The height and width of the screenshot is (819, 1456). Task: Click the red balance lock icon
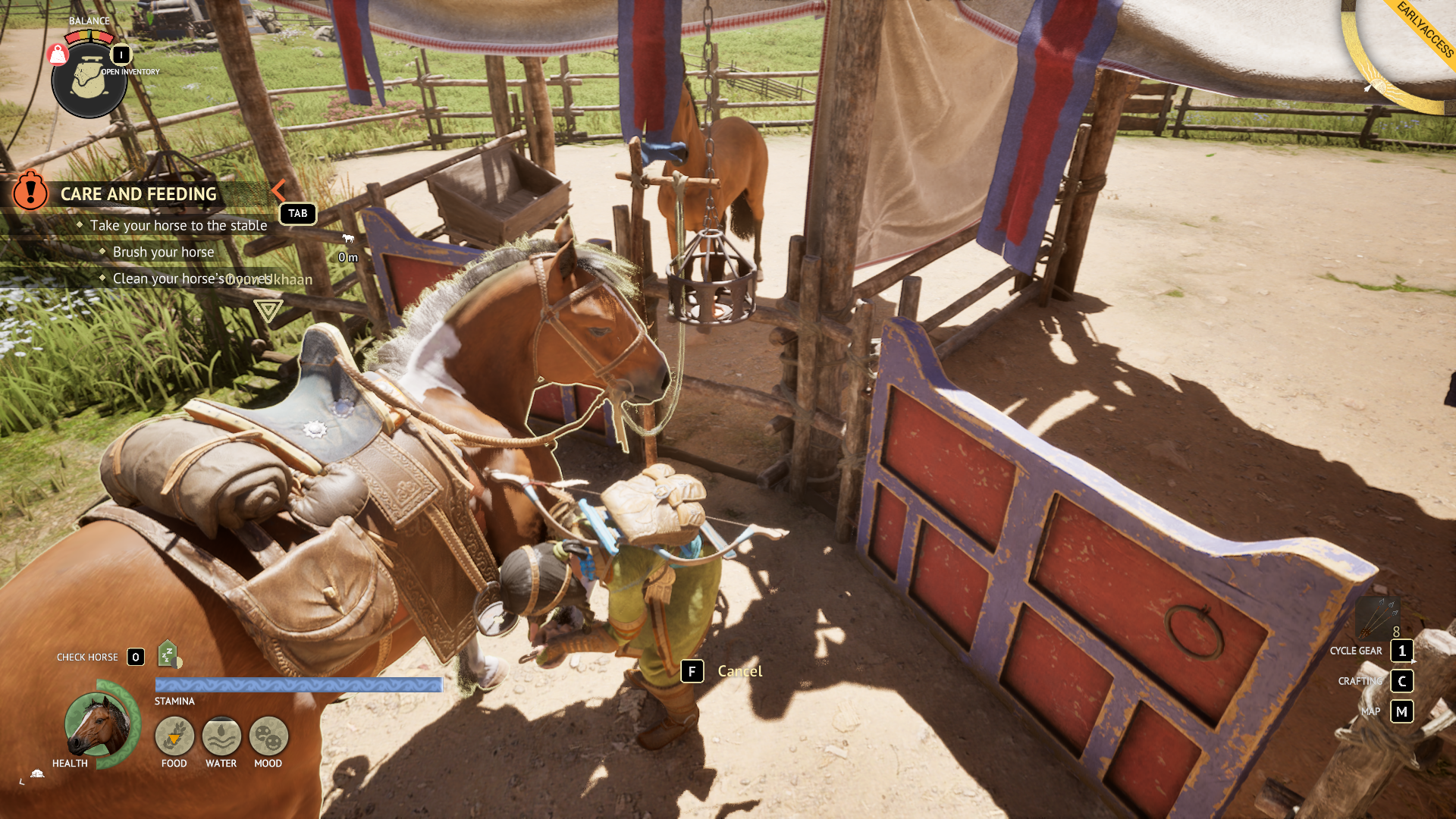(58, 55)
